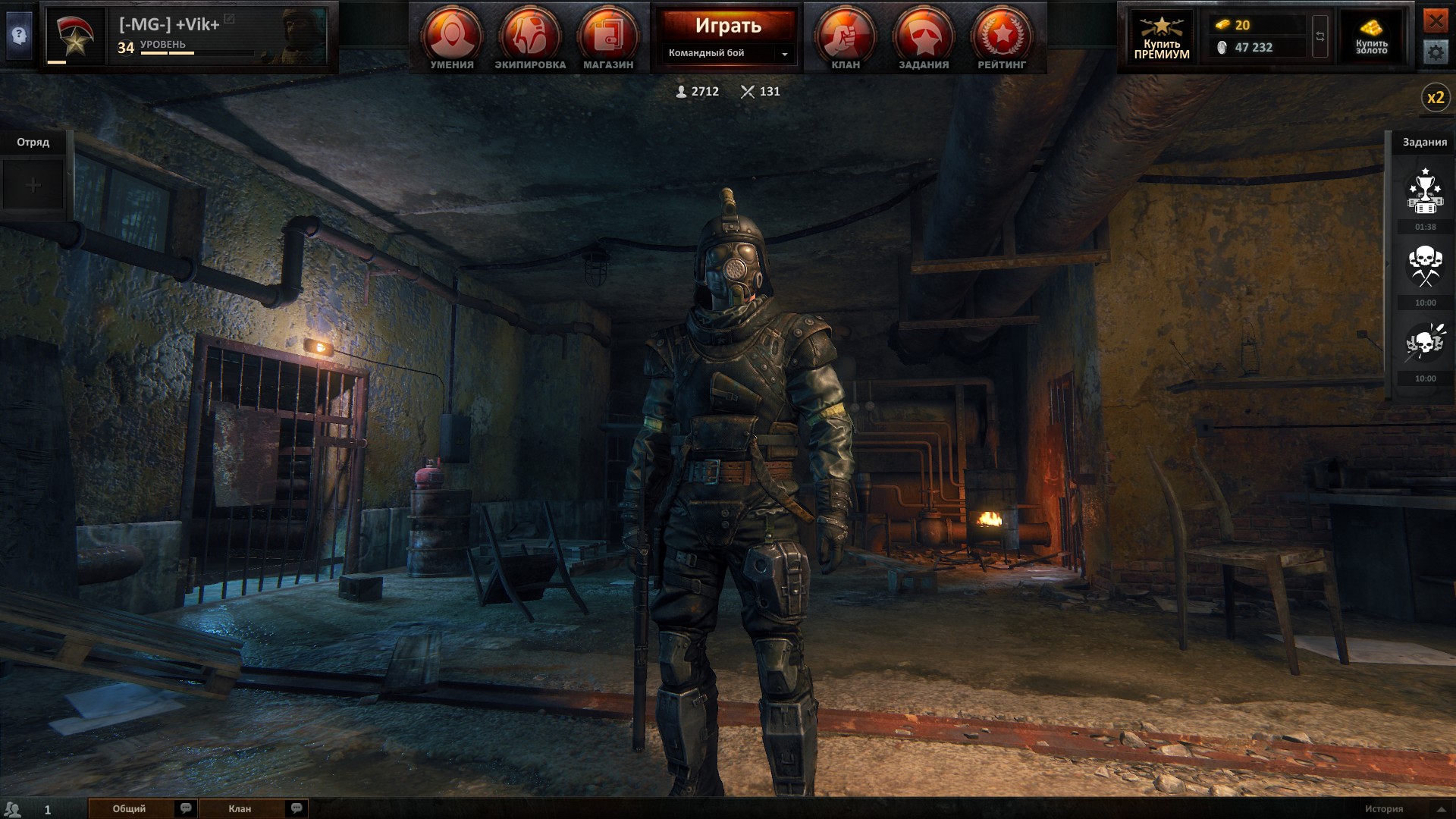
Task: Click Купить золото button
Action: (1371, 36)
